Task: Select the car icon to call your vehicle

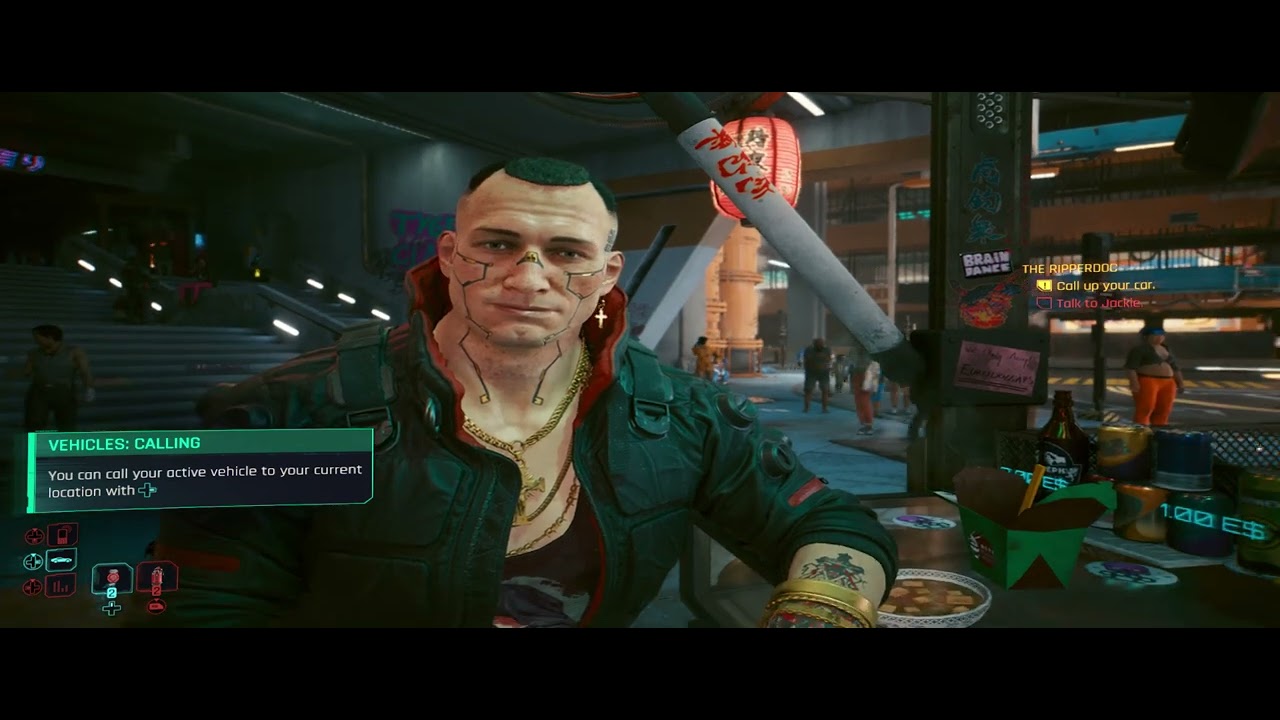Action: point(60,561)
